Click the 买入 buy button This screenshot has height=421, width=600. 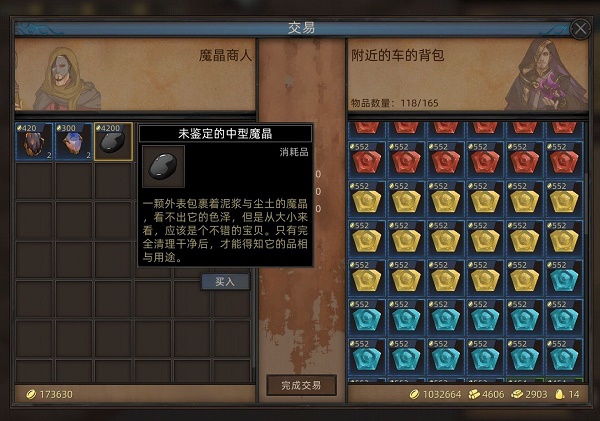tap(225, 281)
